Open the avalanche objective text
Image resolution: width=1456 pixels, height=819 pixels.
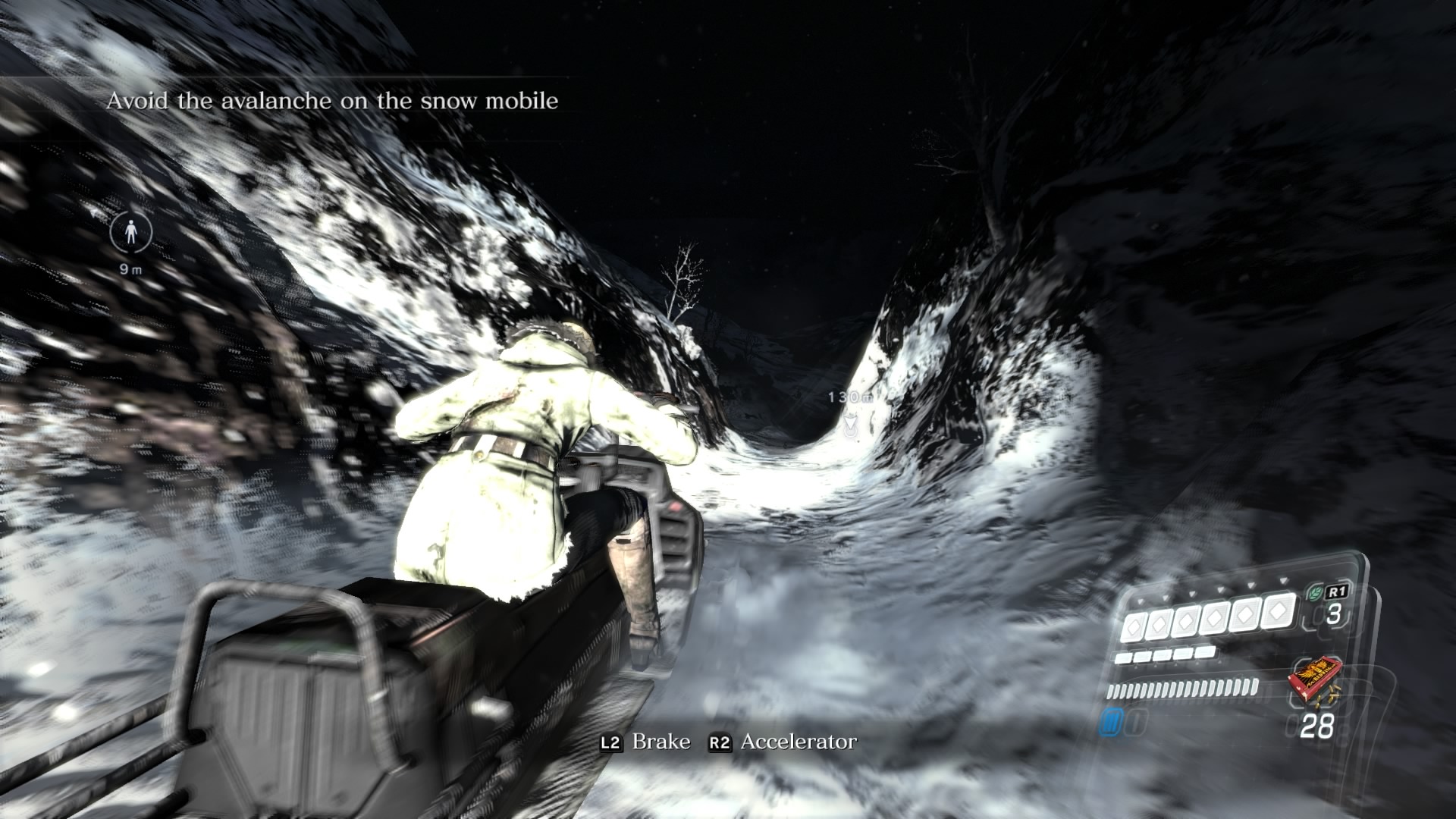(x=332, y=101)
